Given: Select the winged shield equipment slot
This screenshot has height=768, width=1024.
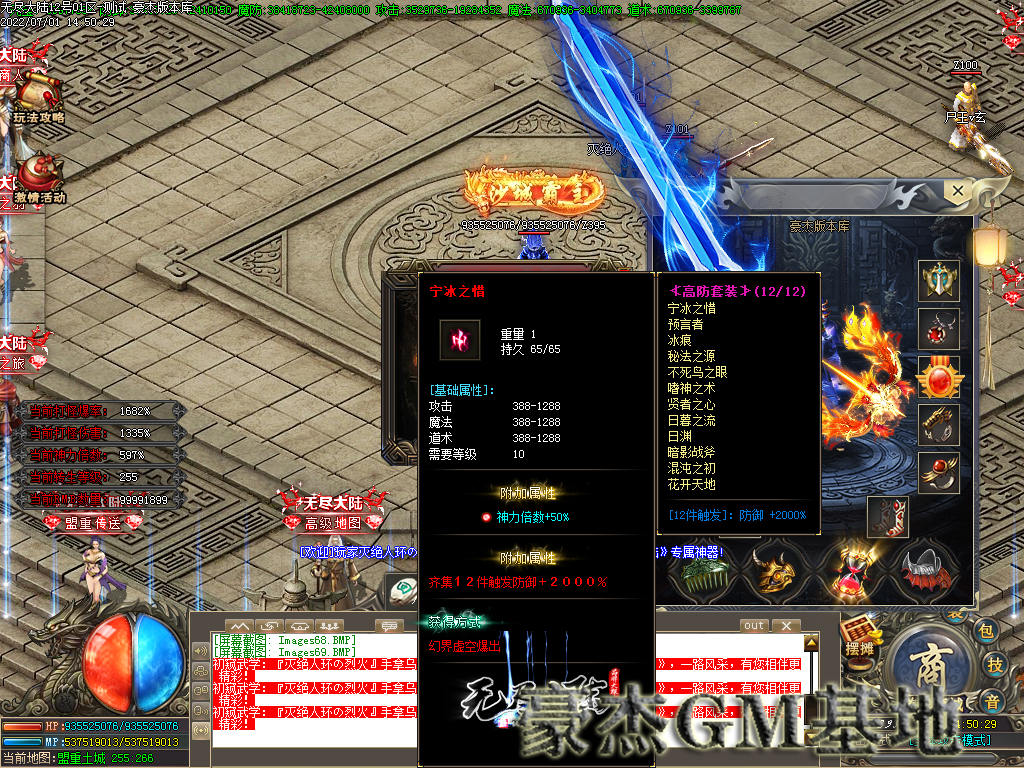Looking at the screenshot, I should tap(939, 281).
